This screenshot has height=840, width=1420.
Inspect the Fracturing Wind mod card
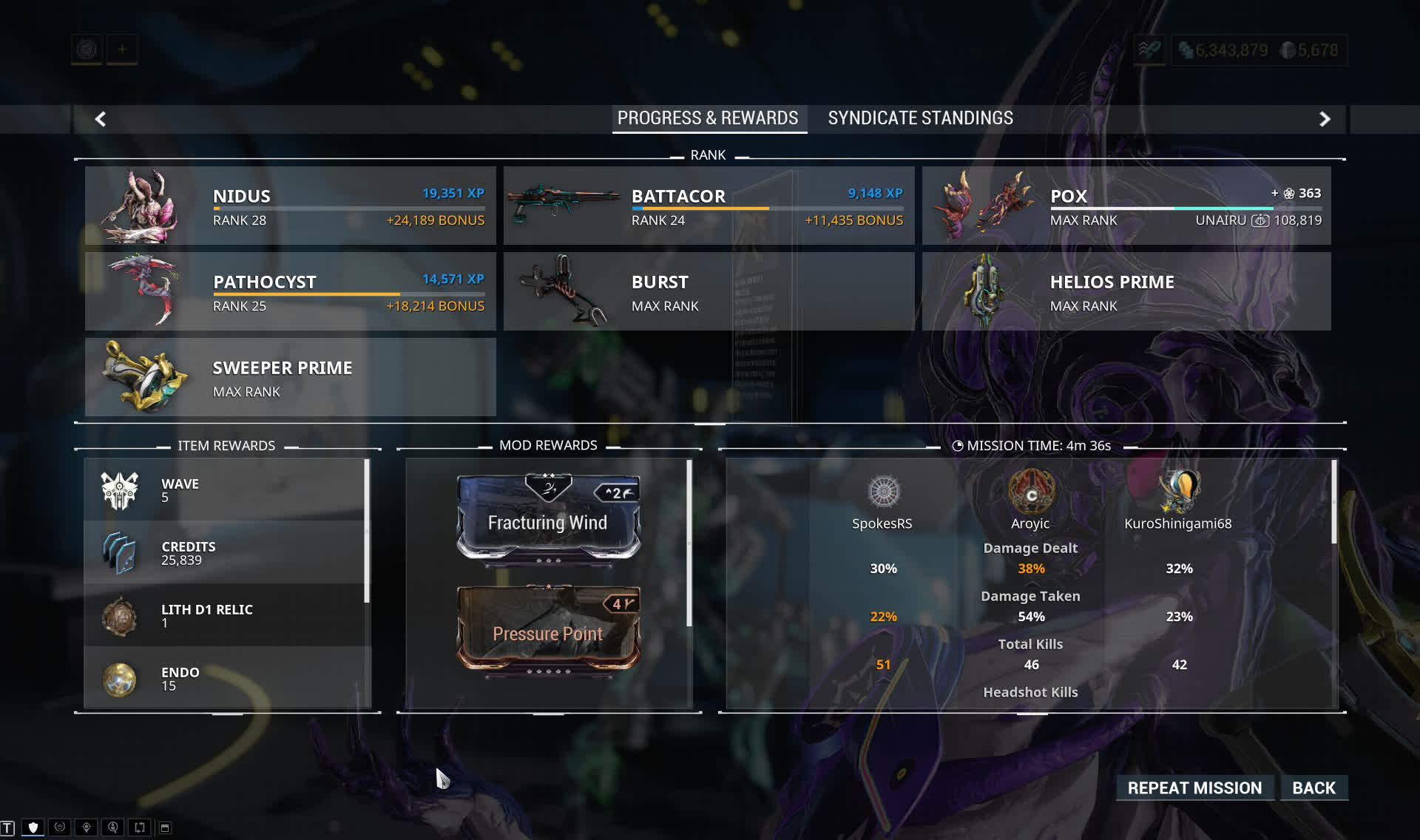pos(548,518)
